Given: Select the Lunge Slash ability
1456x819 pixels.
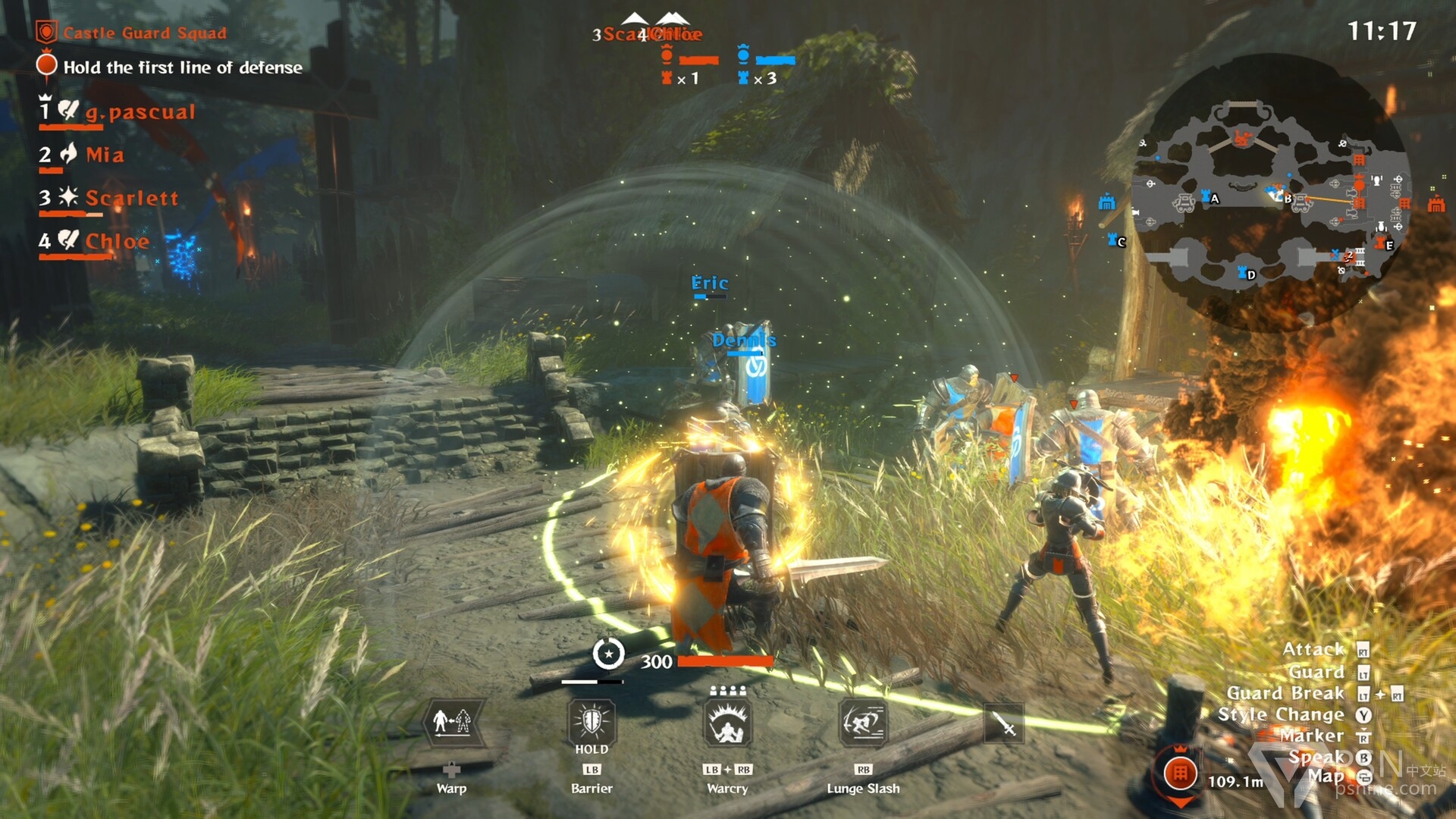Looking at the screenshot, I should [863, 723].
